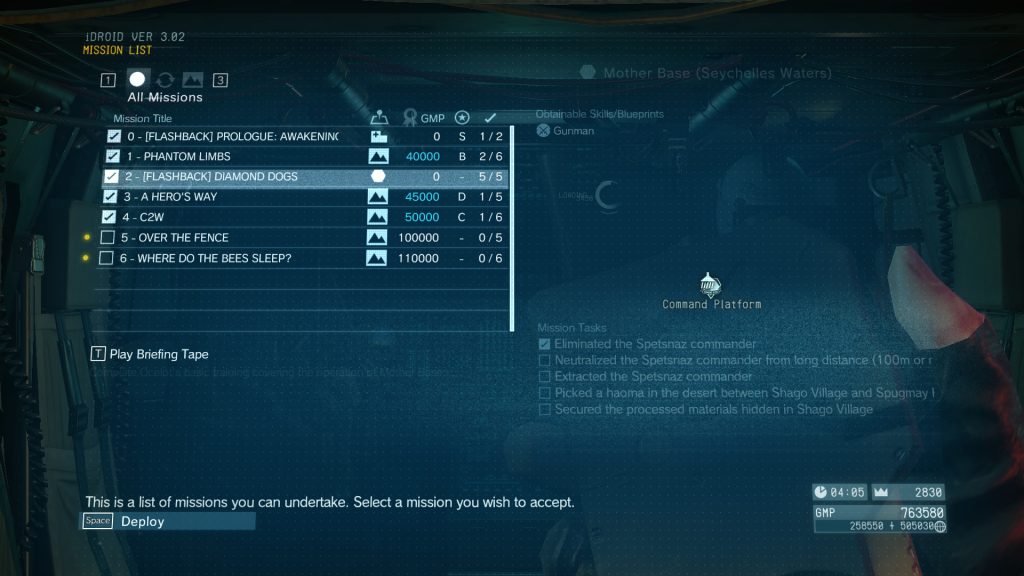Select the Command Platform map marker
Screen dimensions: 1024x576
[711, 285]
